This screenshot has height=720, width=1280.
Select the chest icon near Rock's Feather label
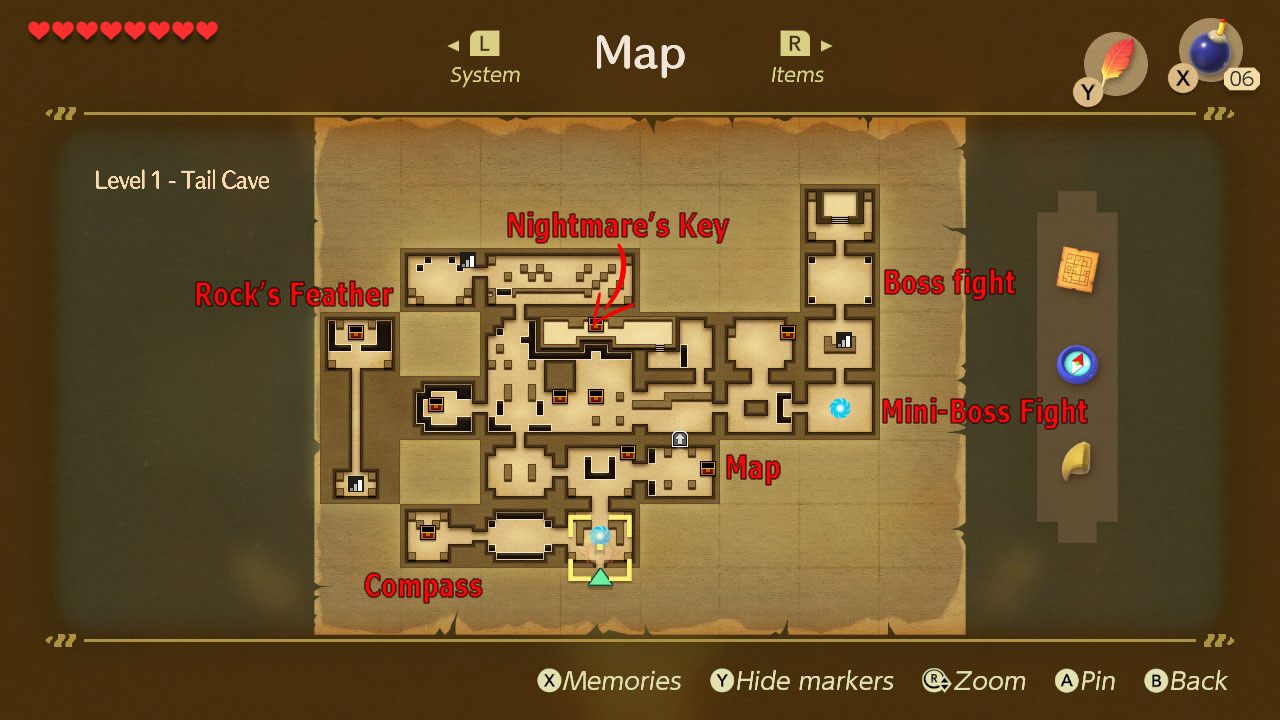pyautogui.click(x=357, y=332)
